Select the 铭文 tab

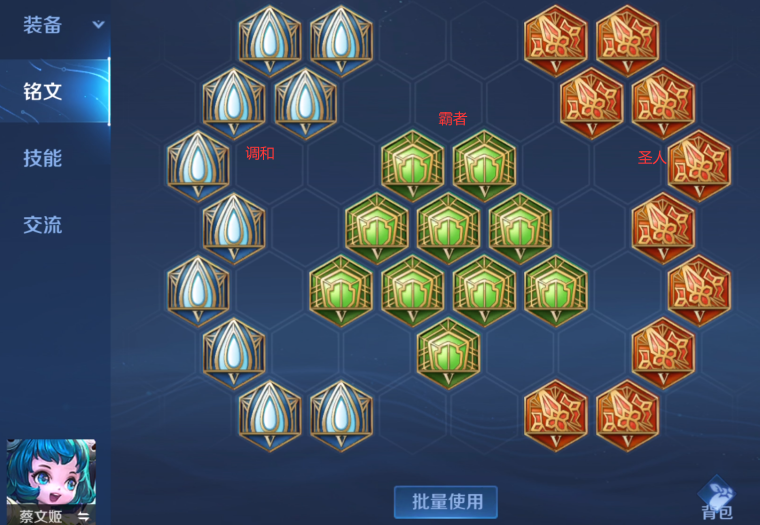click(x=43, y=91)
